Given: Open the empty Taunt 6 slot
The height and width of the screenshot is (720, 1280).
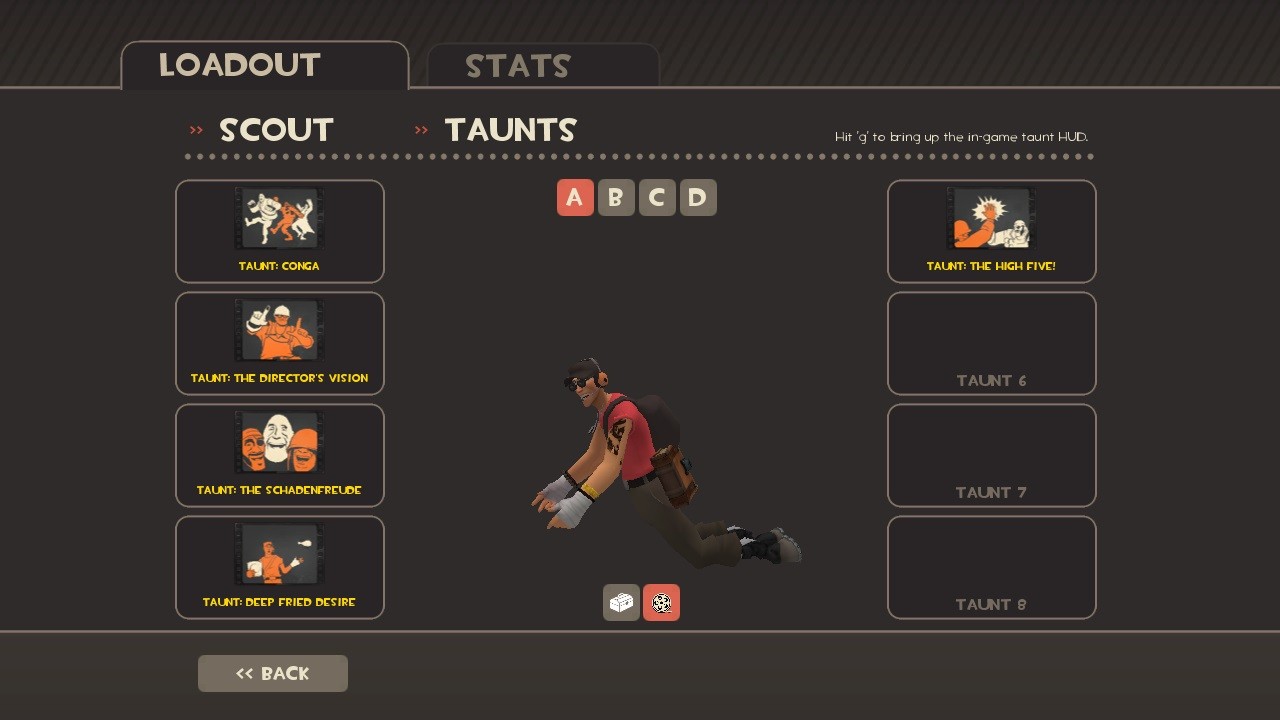Looking at the screenshot, I should tap(991, 343).
